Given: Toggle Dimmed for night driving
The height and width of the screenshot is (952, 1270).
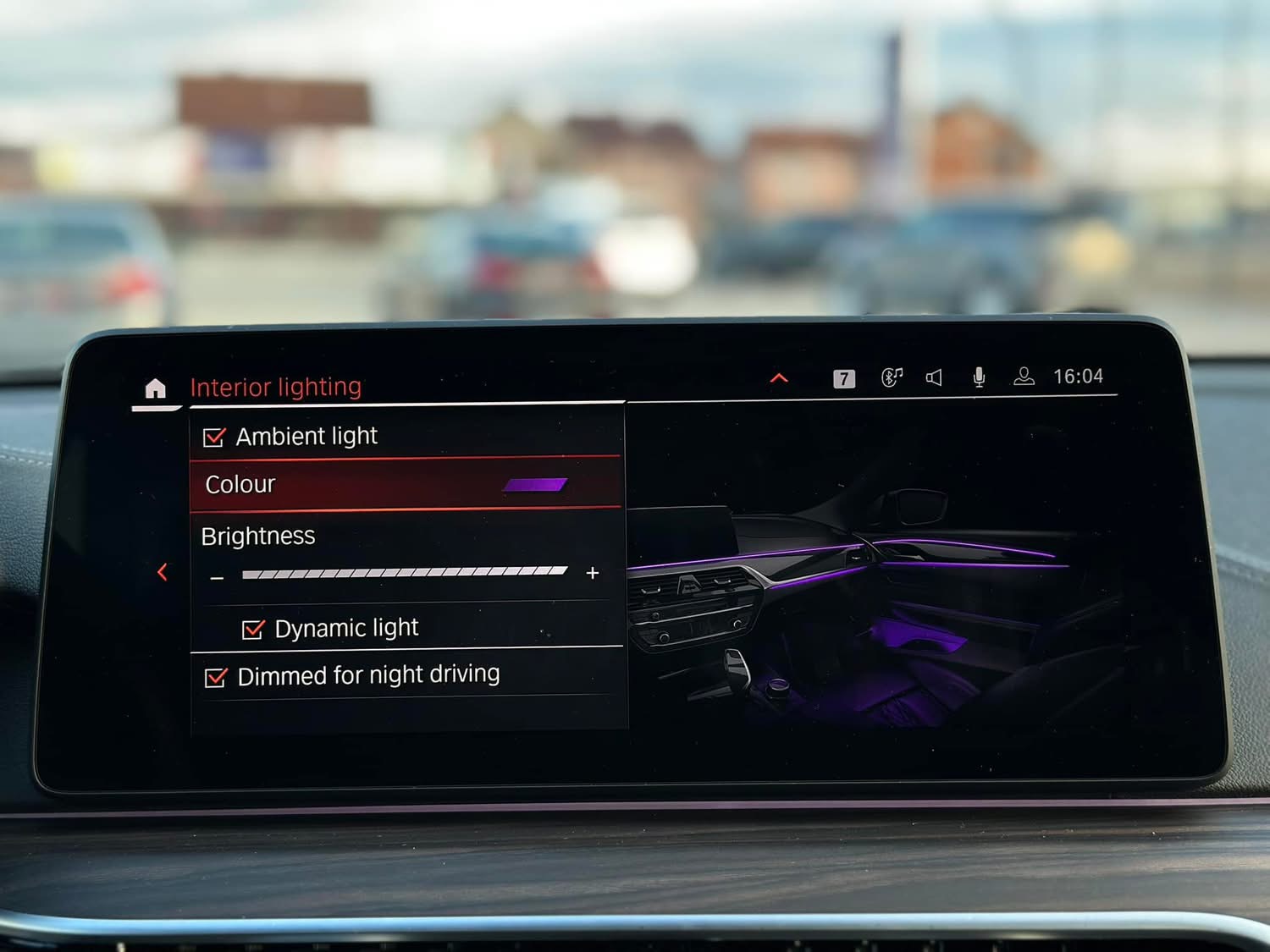Looking at the screenshot, I should tap(216, 677).
